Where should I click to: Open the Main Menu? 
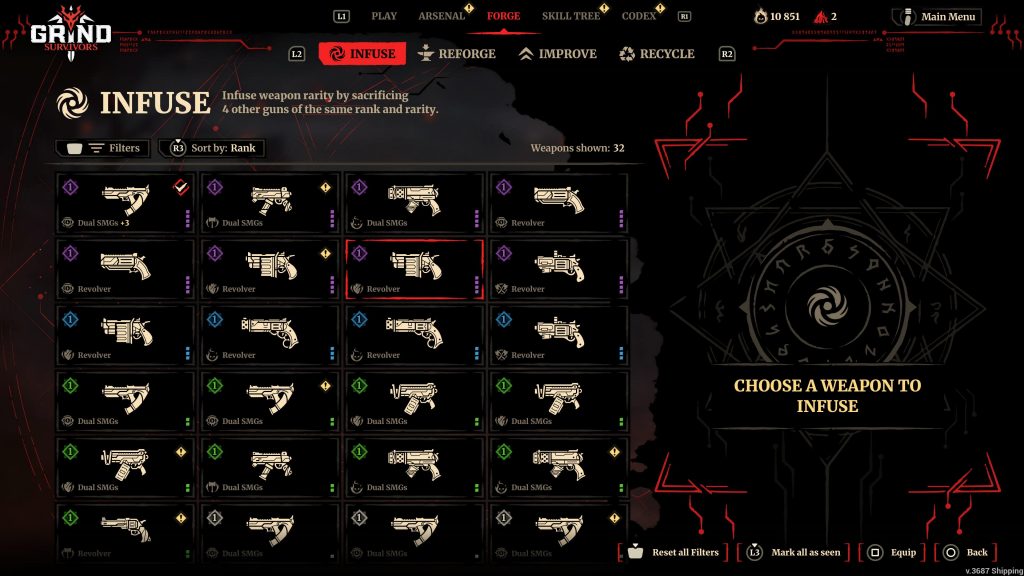937,17
